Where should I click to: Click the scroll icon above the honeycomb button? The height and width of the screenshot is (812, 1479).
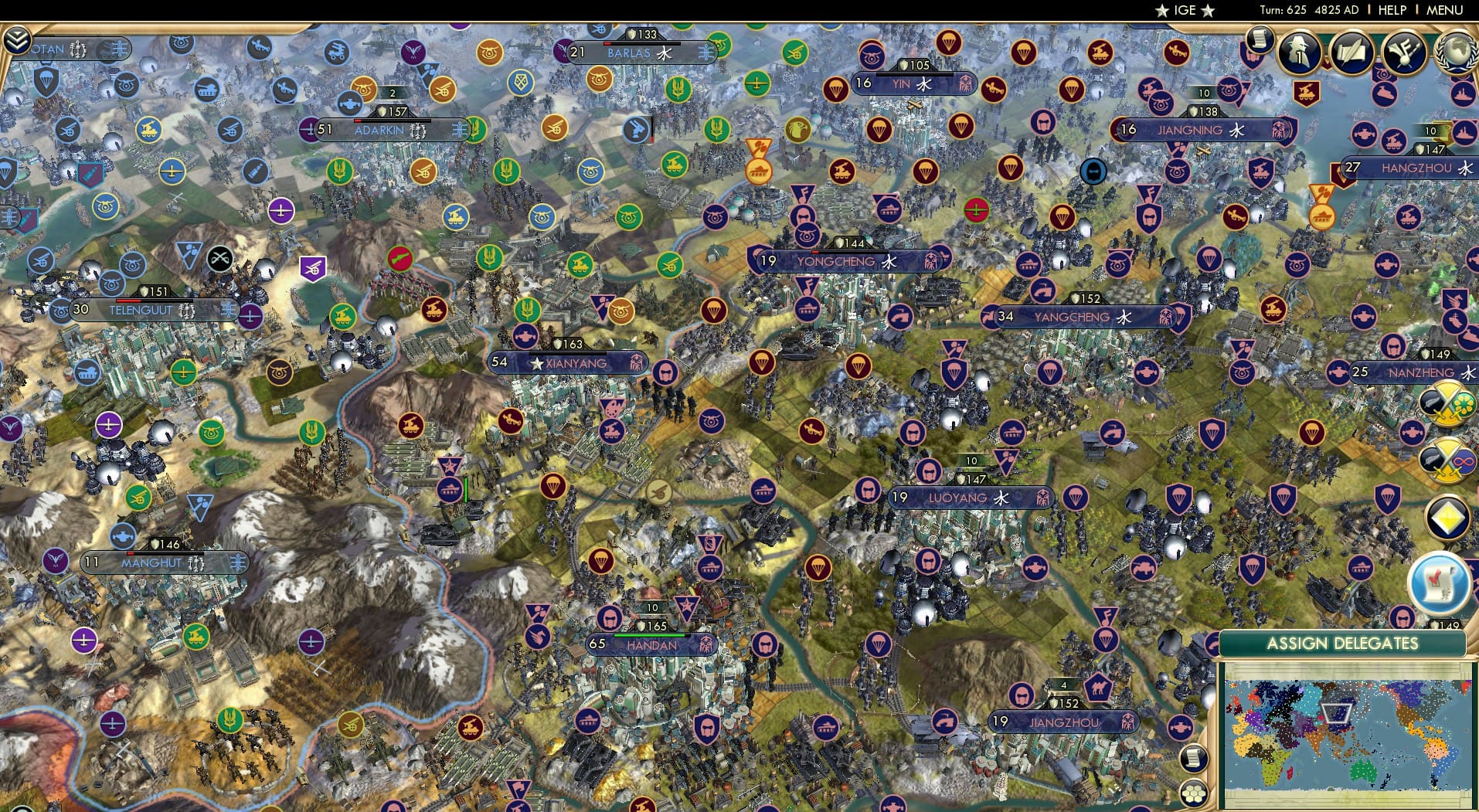[x=1194, y=759]
